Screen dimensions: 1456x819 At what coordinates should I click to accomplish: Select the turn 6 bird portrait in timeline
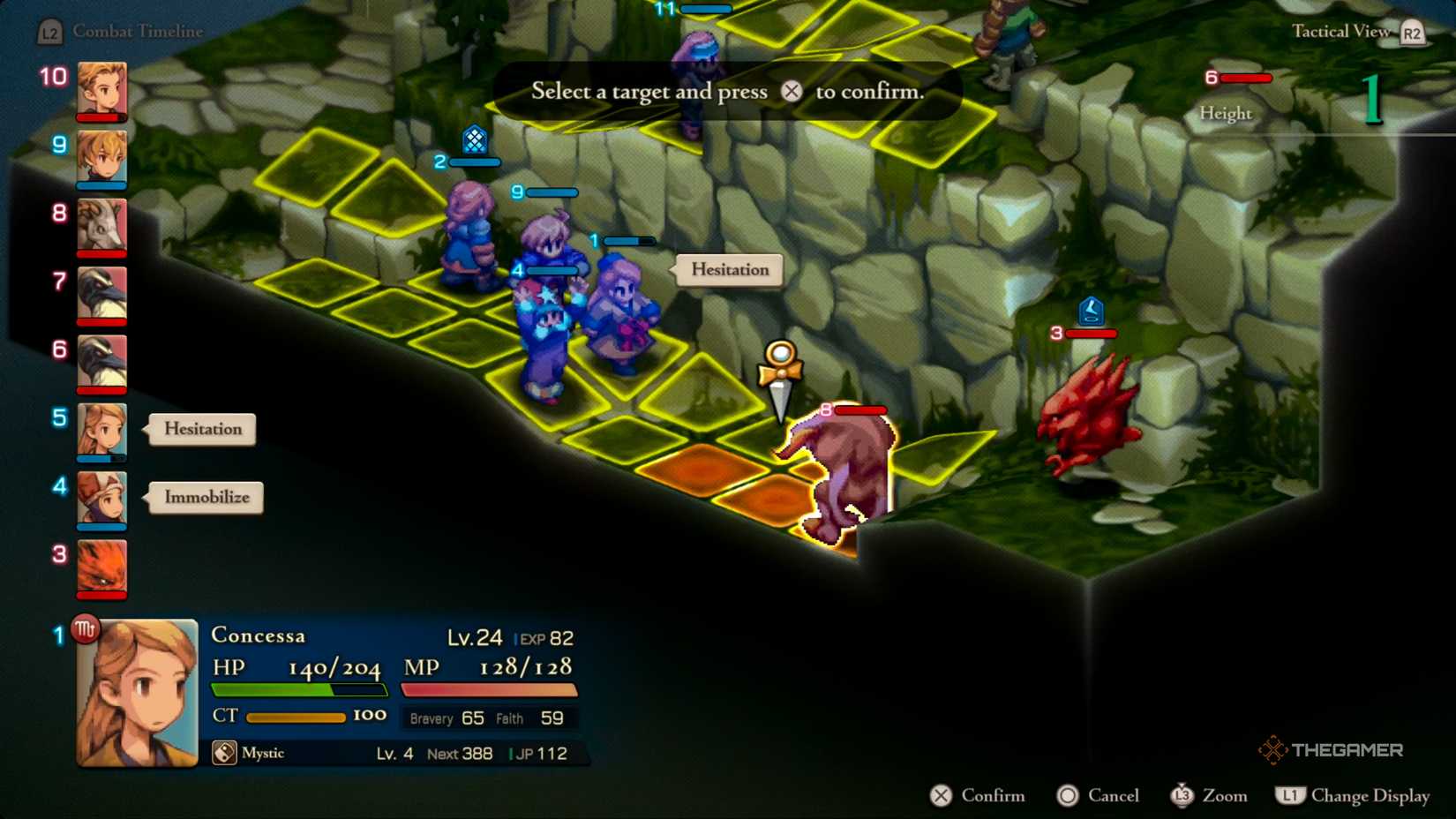tap(101, 362)
